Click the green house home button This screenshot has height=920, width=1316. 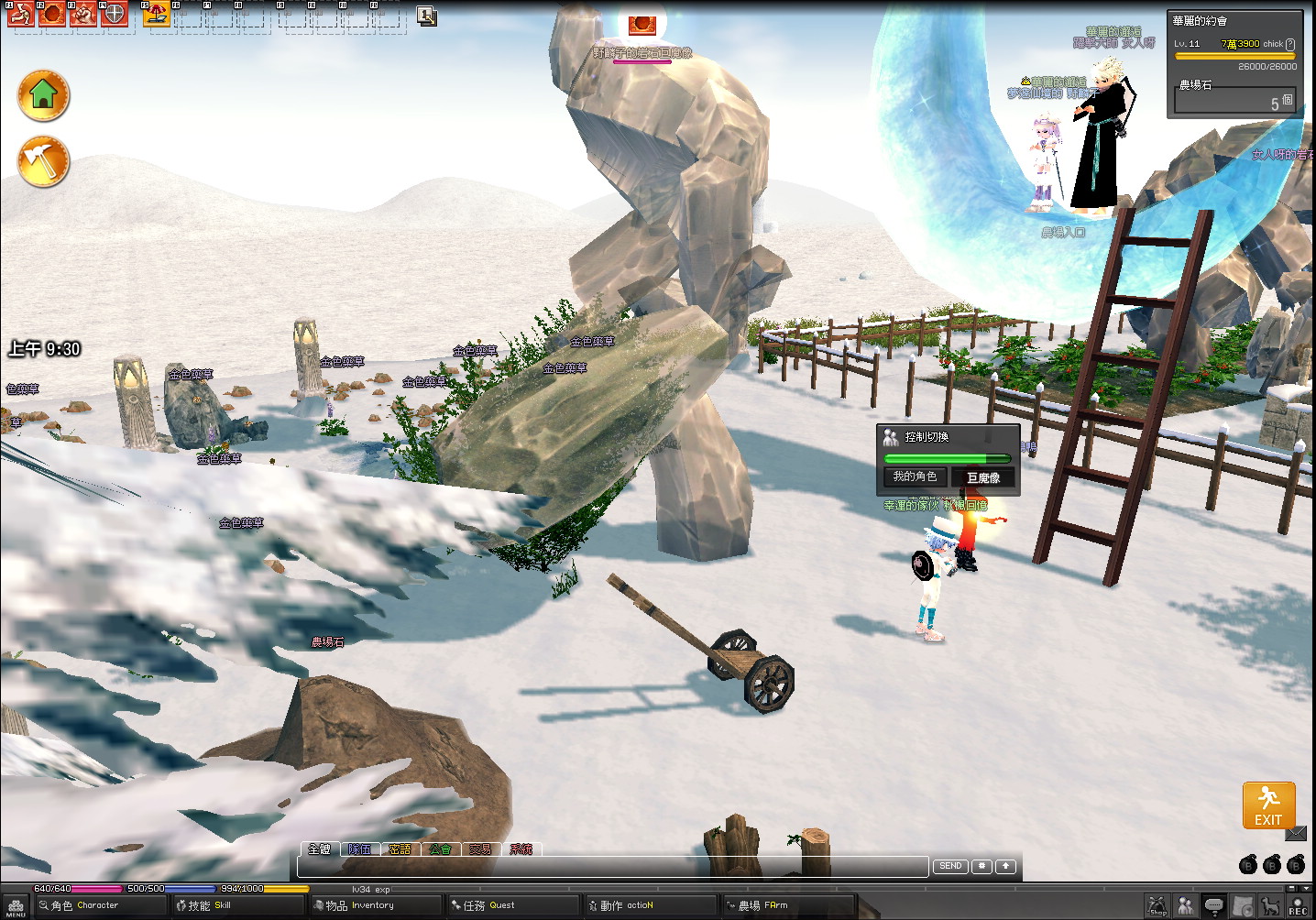click(x=43, y=94)
